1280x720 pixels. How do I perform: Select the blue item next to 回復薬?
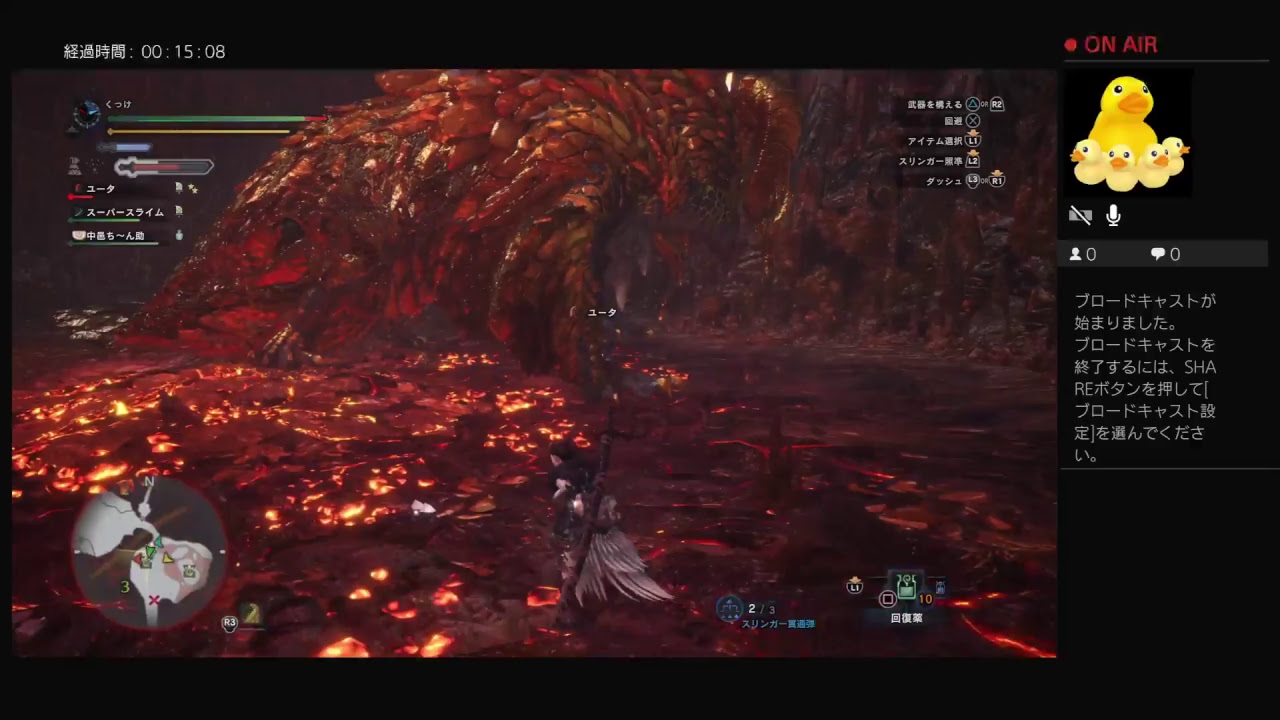(x=939, y=588)
